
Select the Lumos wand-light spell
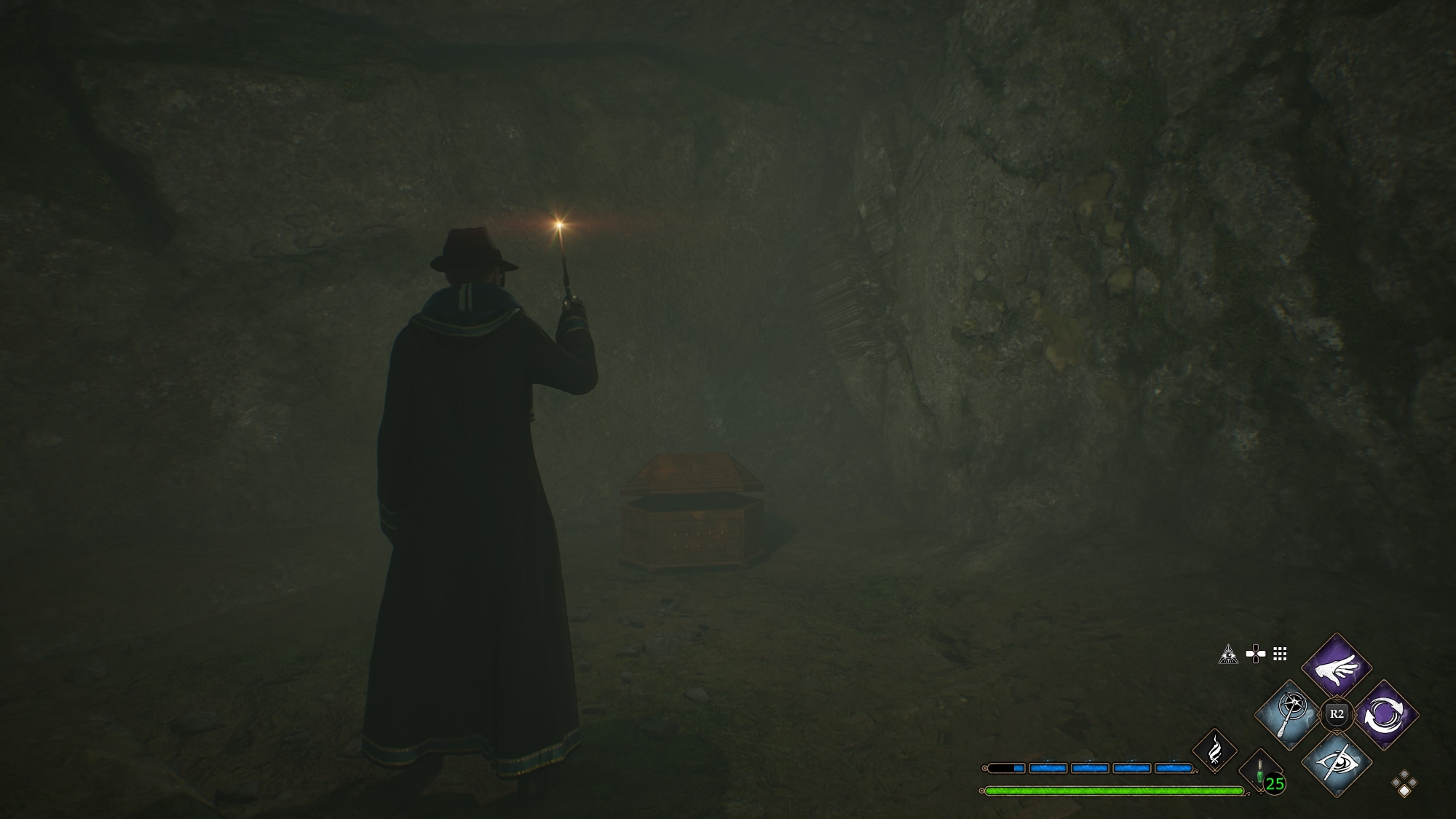coord(1289,714)
